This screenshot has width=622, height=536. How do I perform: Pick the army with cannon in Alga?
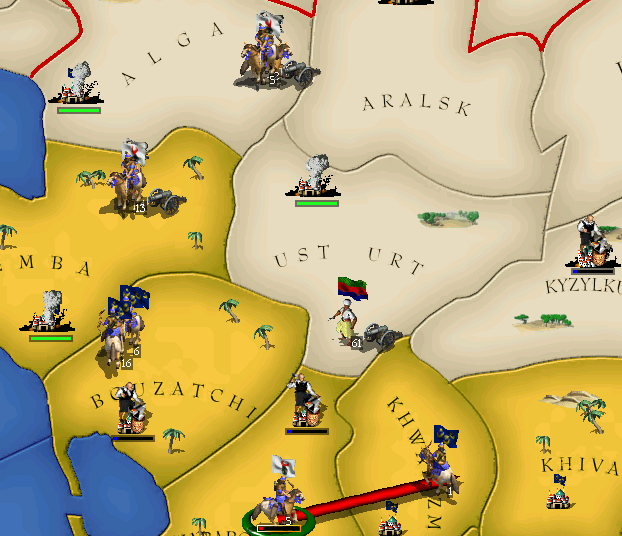pos(266,60)
